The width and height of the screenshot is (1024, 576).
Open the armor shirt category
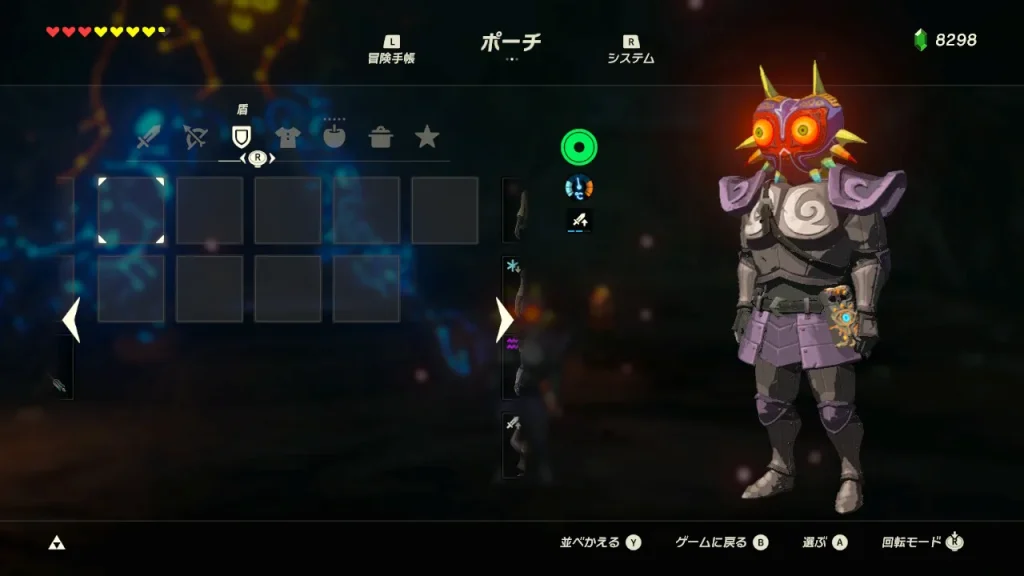[x=288, y=138]
